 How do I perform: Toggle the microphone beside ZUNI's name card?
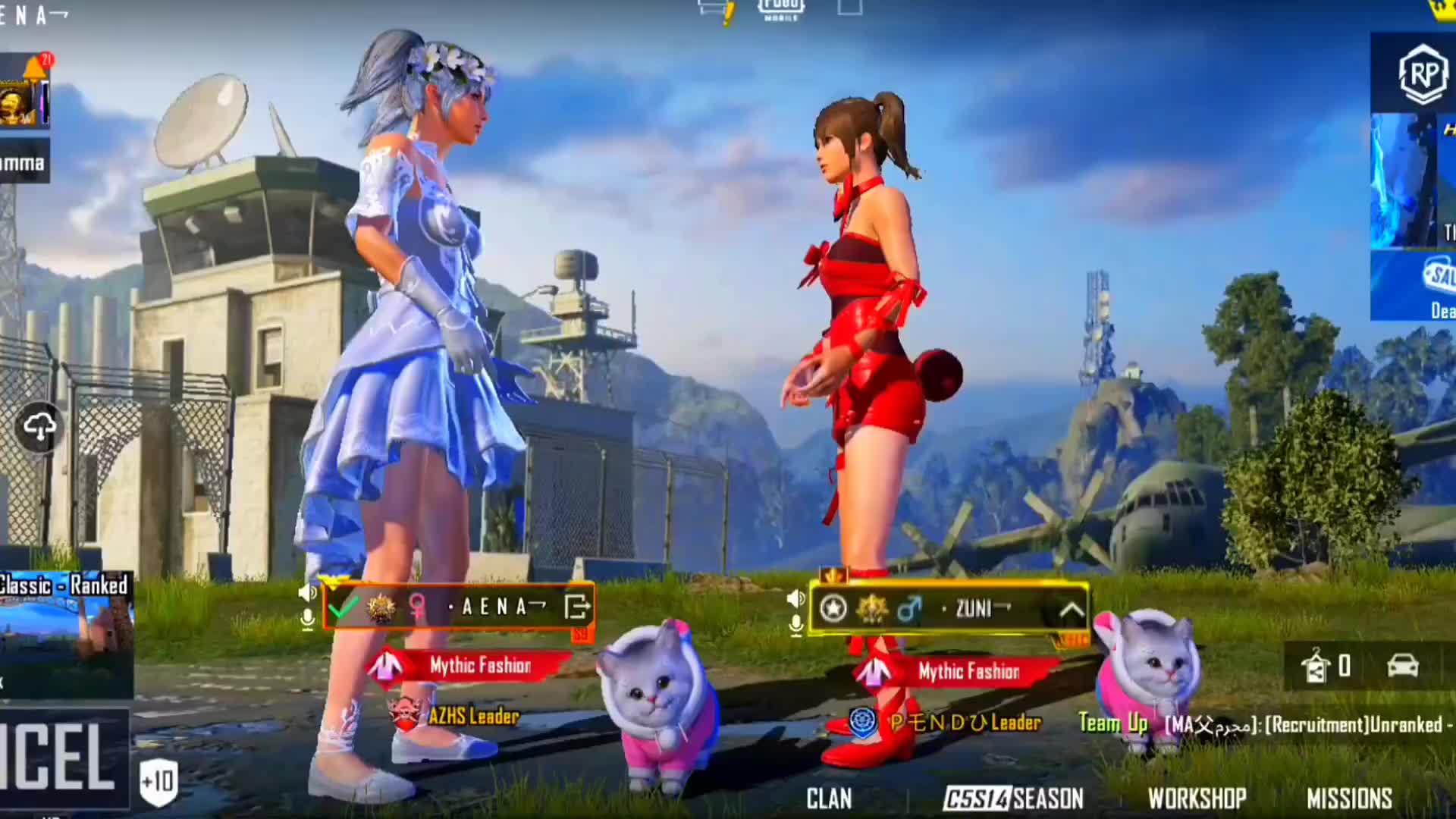(x=795, y=626)
